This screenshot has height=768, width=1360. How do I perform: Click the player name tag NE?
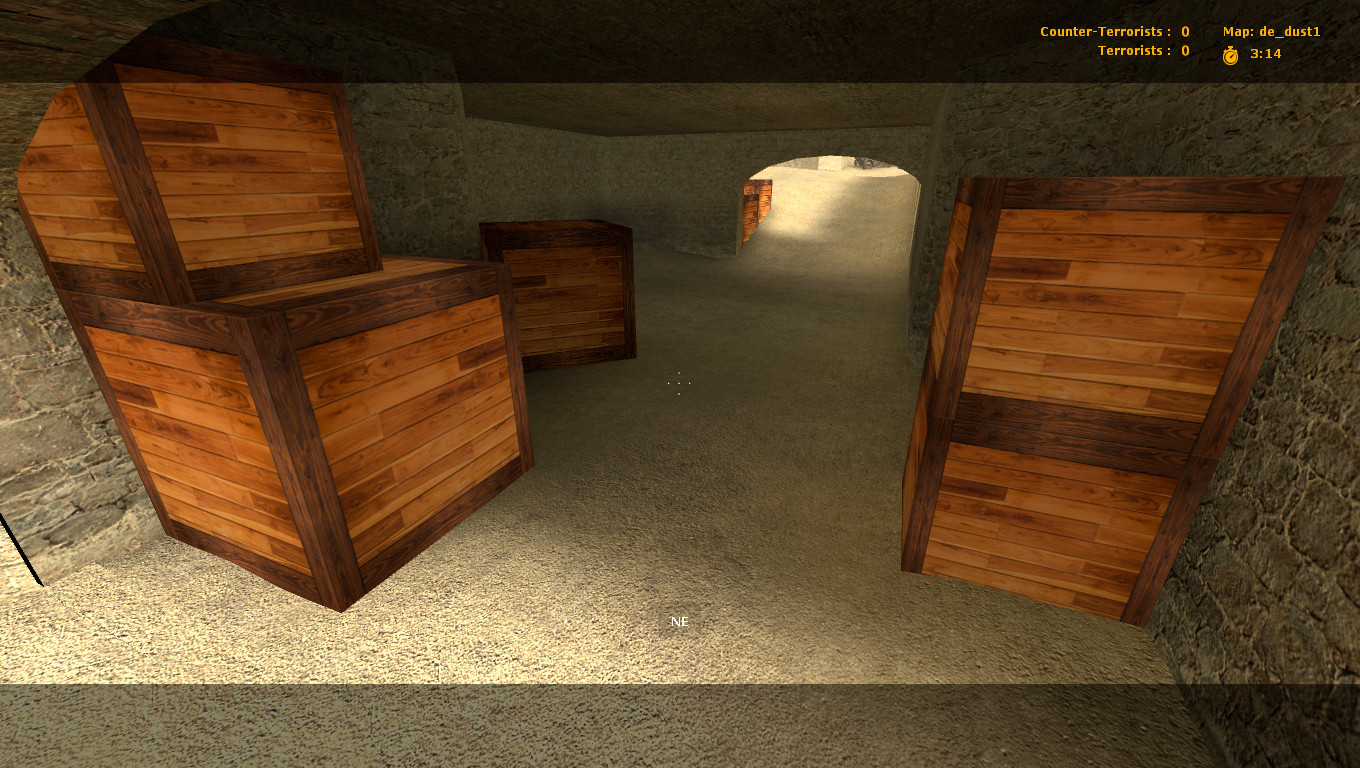click(x=679, y=621)
